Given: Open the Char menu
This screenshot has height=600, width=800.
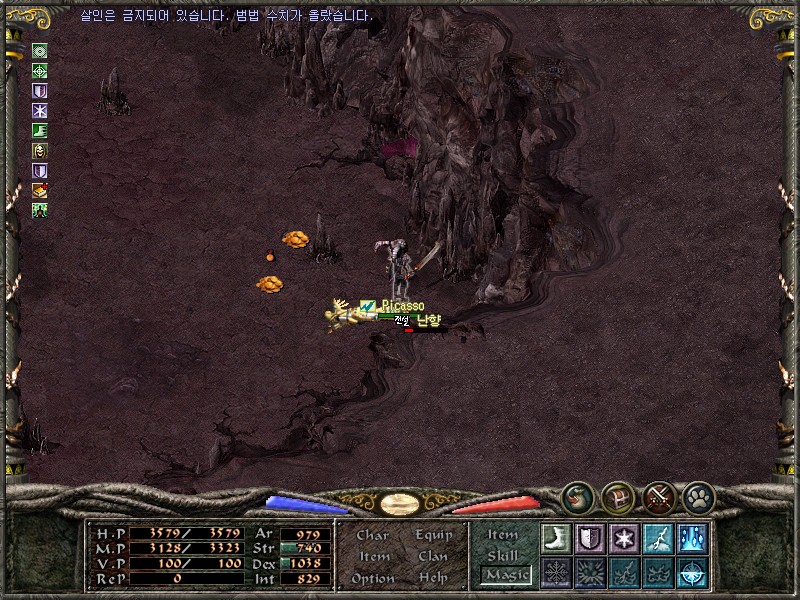Looking at the screenshot, I should click(x=372, y=535).
